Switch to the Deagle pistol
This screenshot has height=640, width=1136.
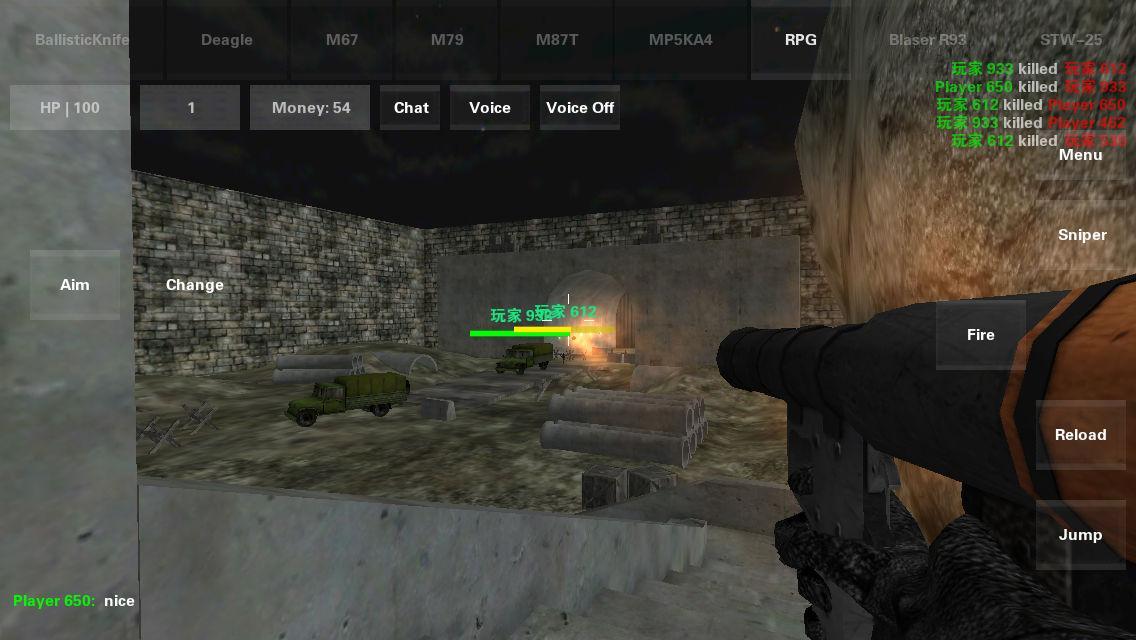(227, 40)
